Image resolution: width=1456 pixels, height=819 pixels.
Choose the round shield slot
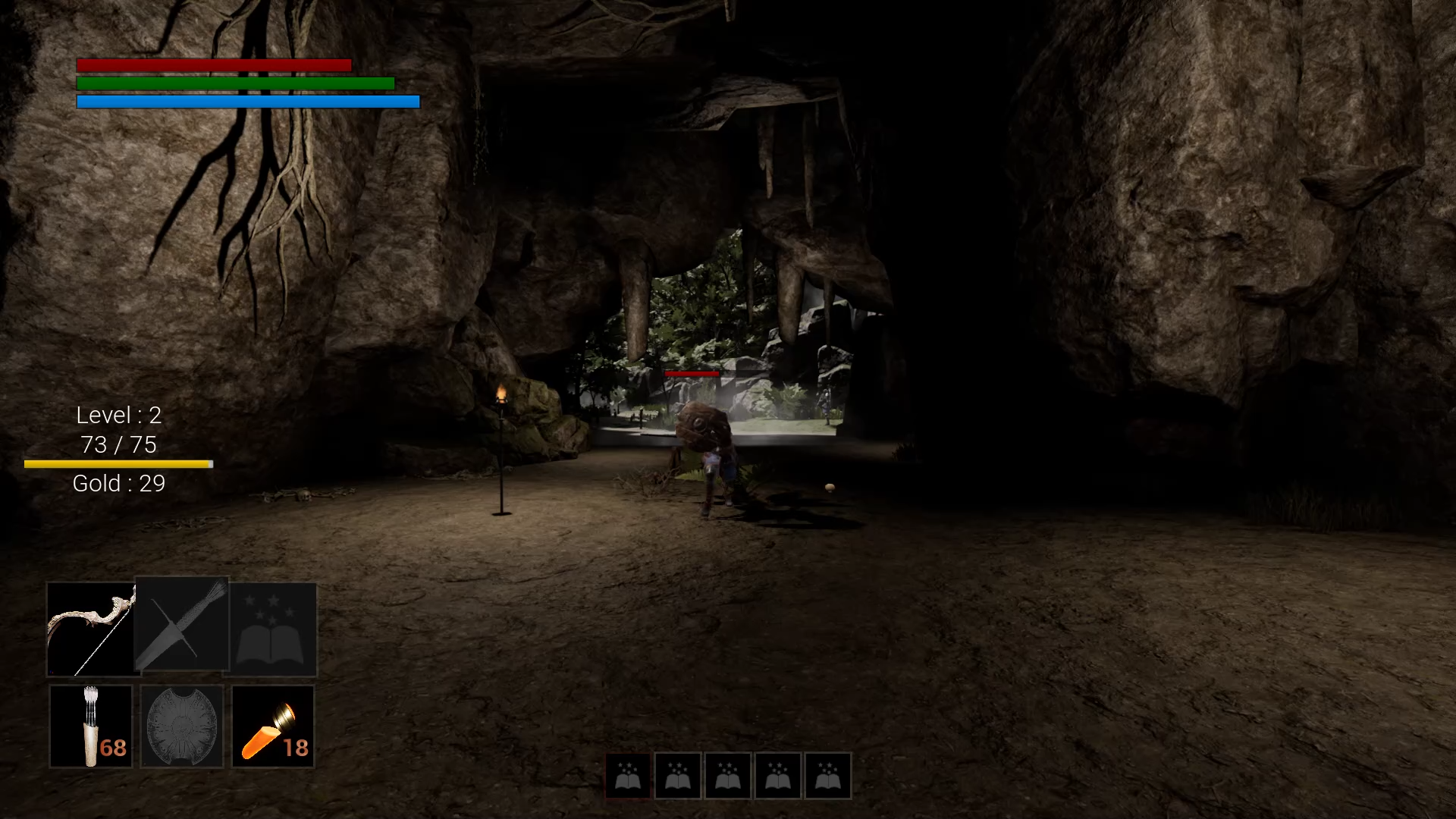182,726
